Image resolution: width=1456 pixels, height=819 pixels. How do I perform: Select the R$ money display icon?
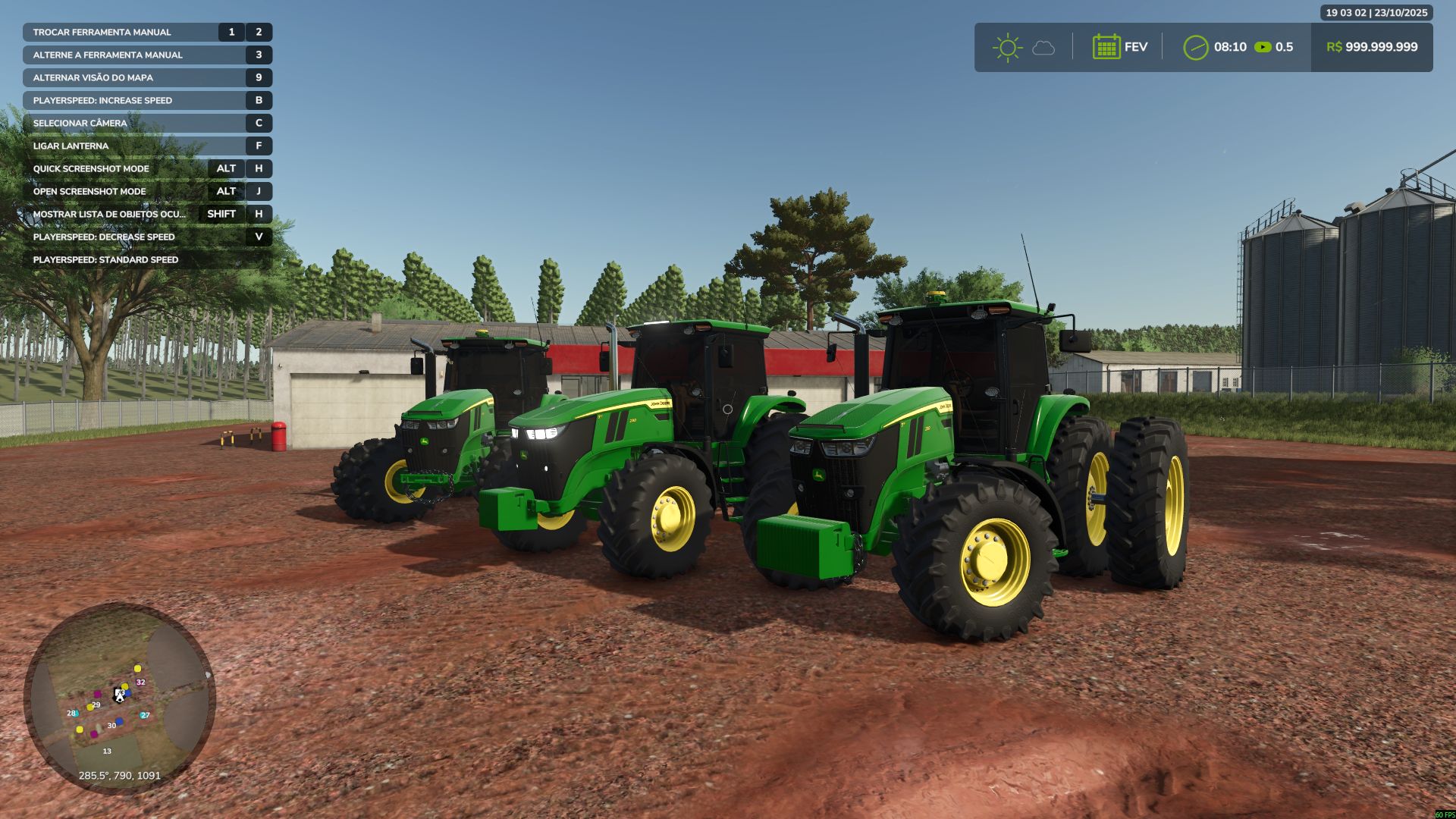1335,47
